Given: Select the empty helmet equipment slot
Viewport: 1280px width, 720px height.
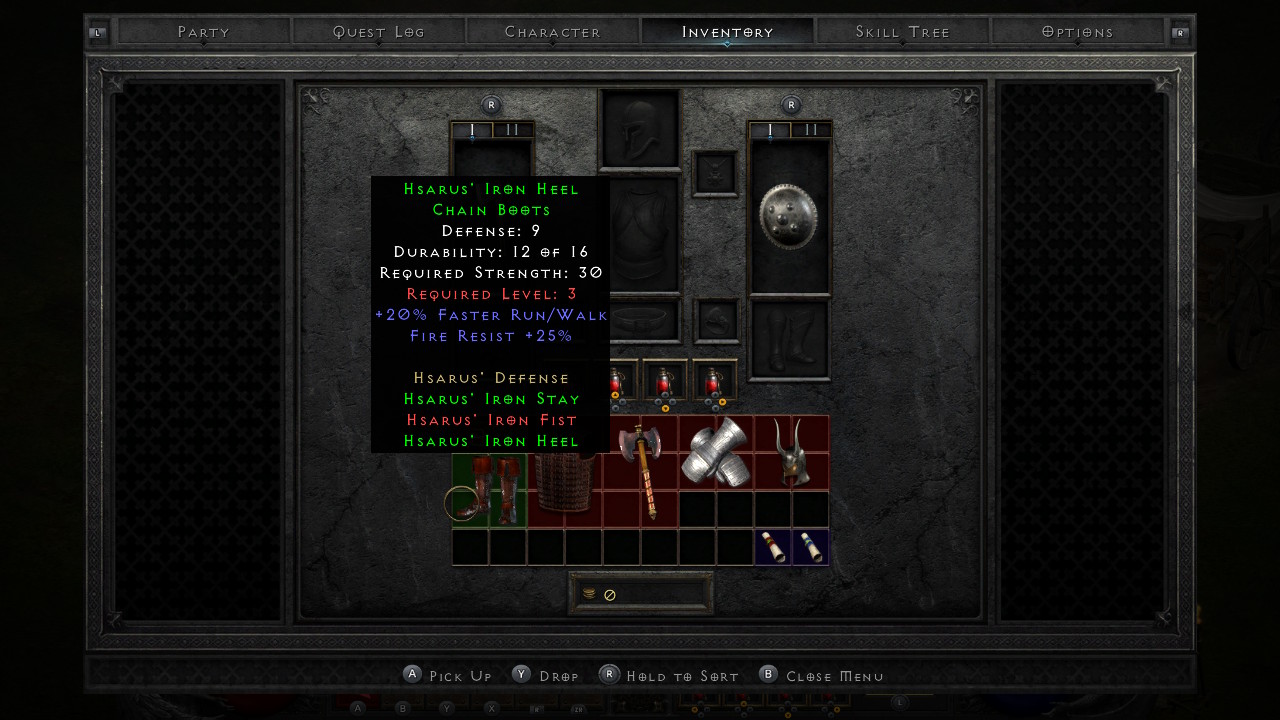Looking at the screenshot, I should coord(640,130).
